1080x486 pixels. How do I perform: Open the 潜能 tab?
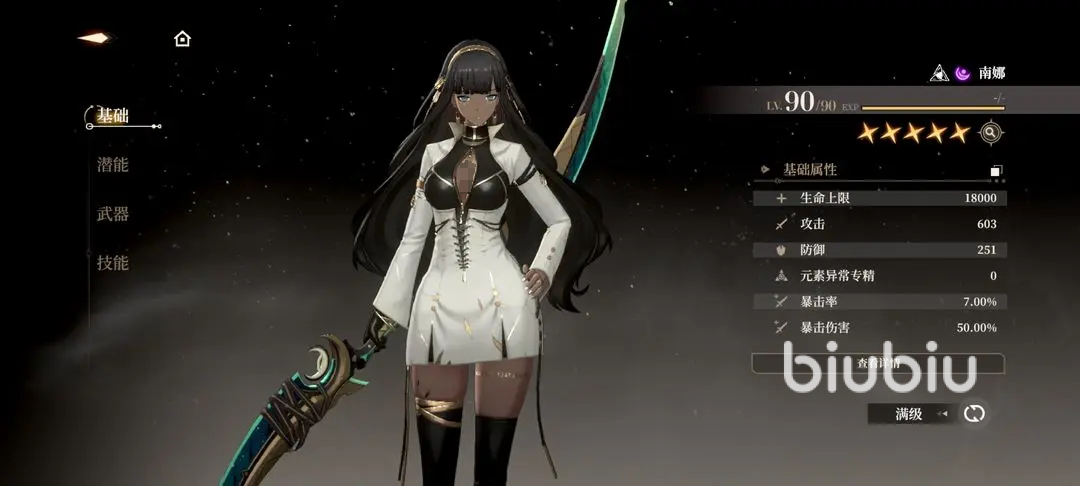click(113, 165)
